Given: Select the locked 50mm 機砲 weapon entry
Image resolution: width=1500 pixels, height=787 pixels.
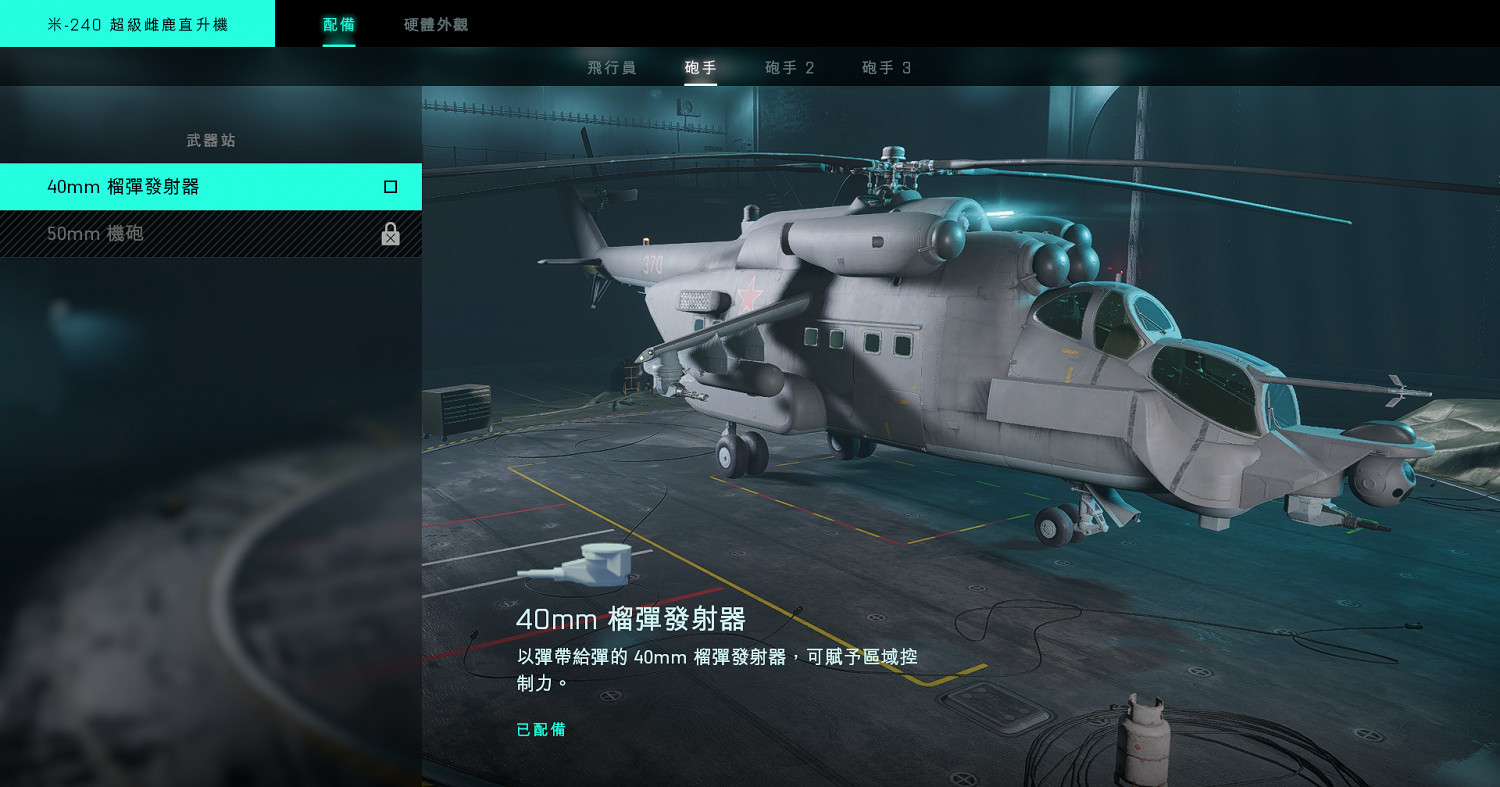Looking at the screenshot, I should click(210, 234).
